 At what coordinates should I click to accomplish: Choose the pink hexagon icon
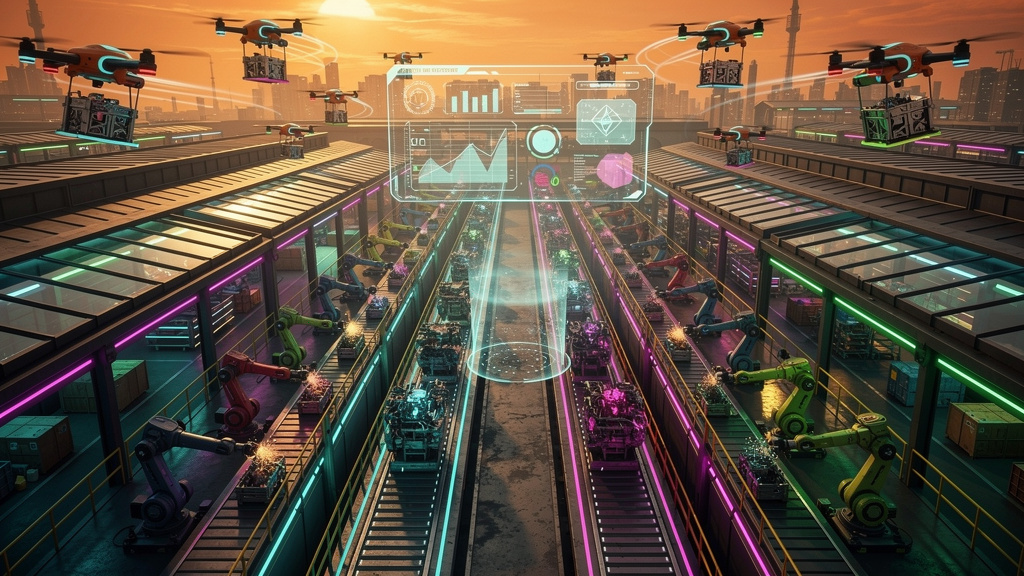[613, 170]
